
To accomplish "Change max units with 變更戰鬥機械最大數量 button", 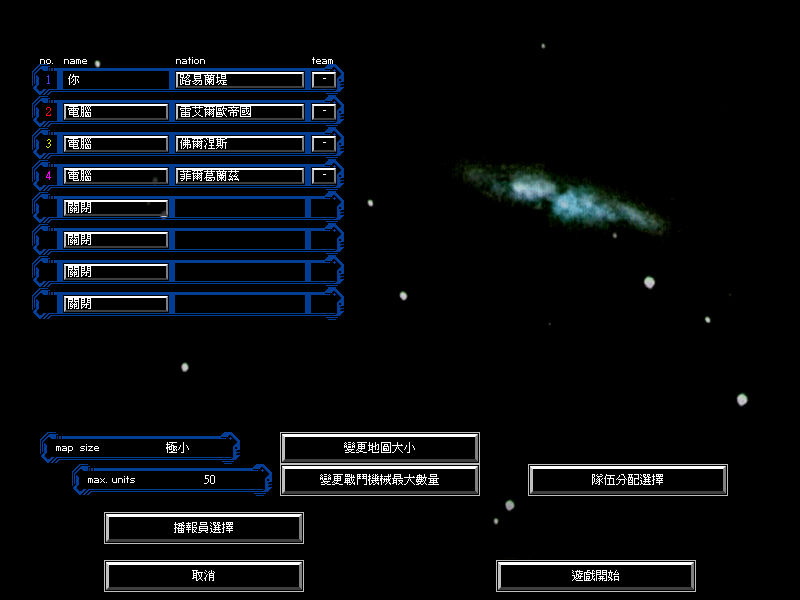I will pos(380,480).
